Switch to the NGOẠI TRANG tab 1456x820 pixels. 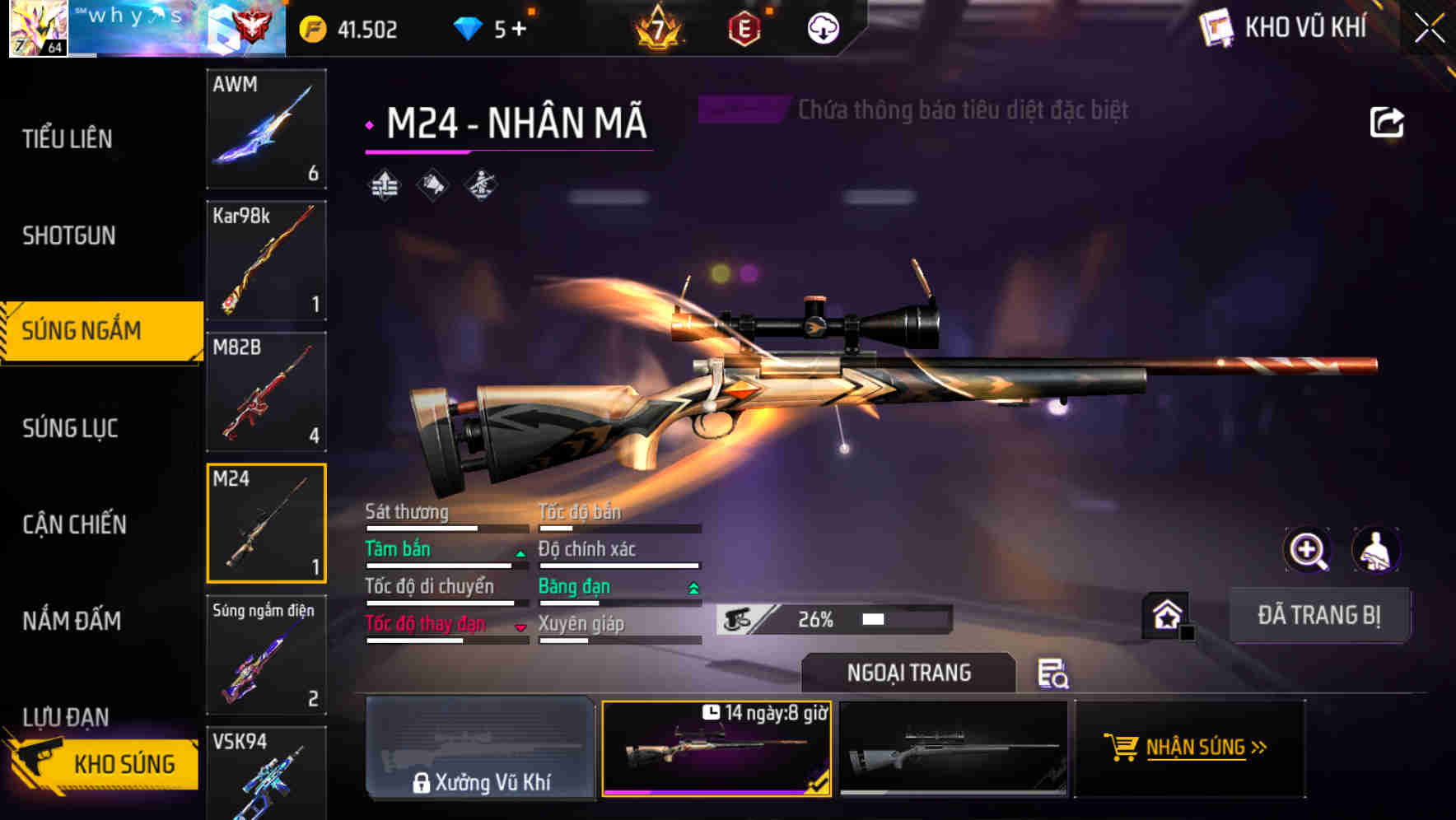[908, 673]
